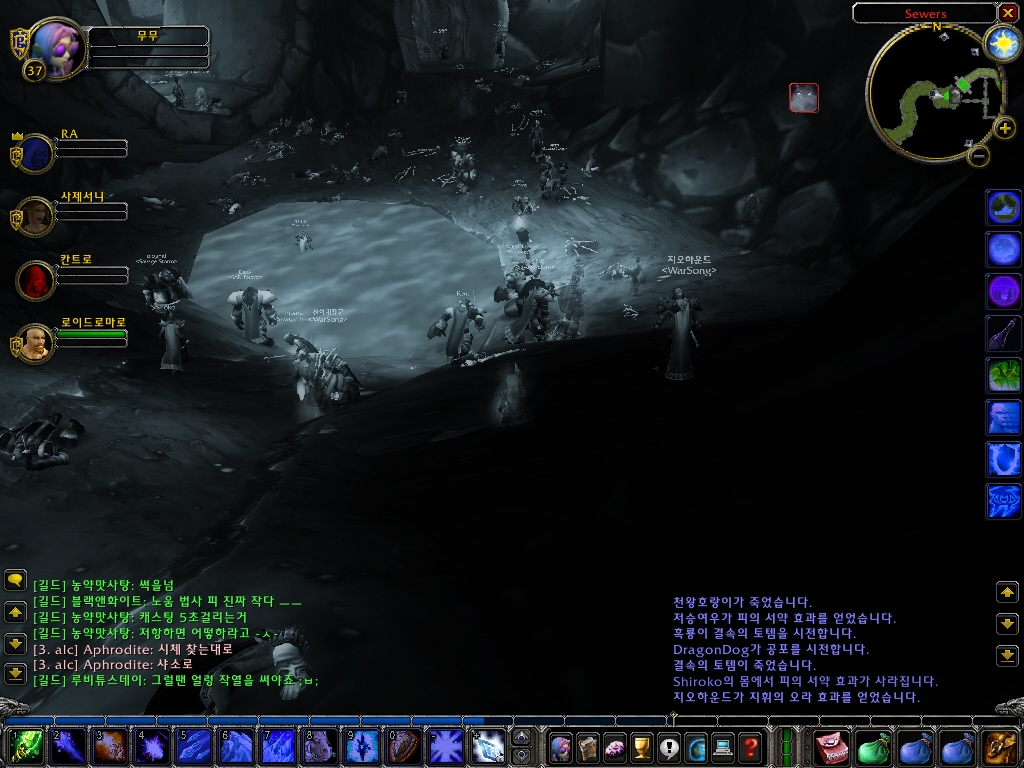Open the green bag slot

coord(874,747)
